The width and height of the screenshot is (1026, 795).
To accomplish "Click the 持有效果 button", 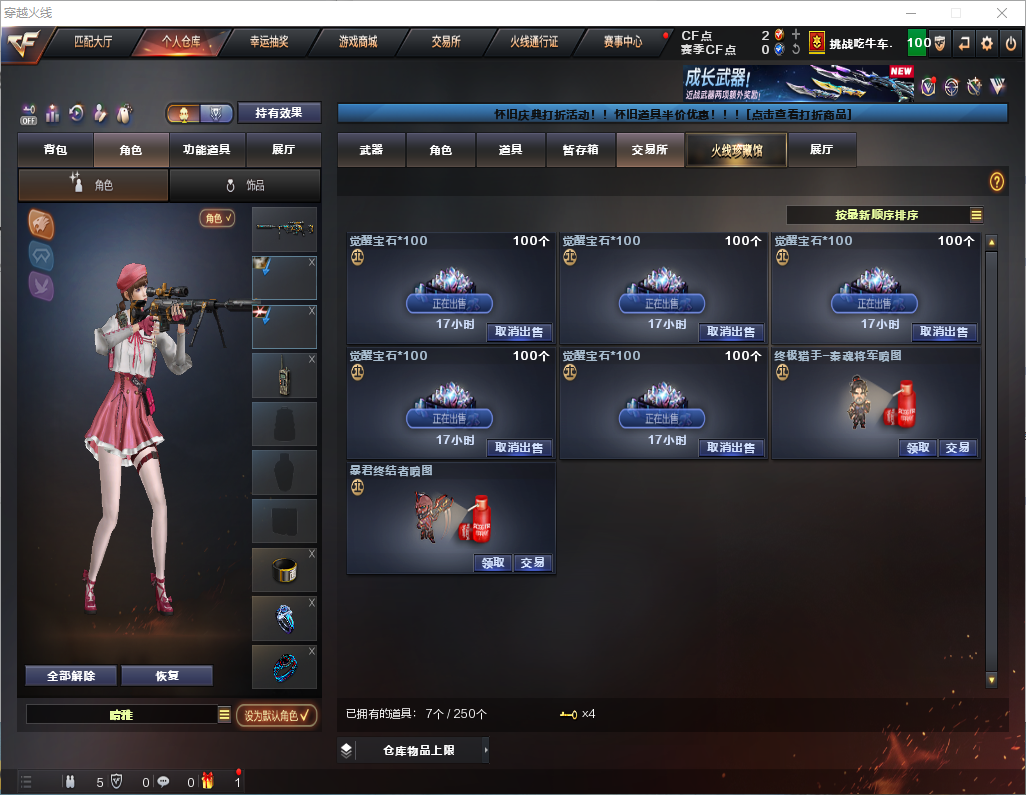I will (x=279, y=113).
